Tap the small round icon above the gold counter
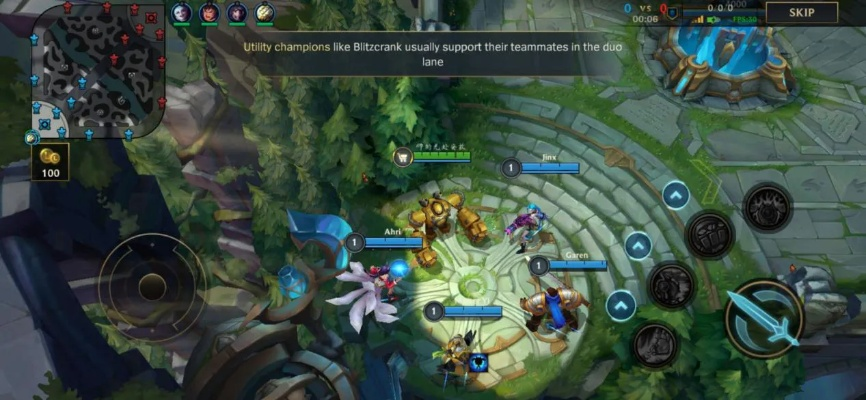This screenshot has height=400, width=866. tap(31, 137)
